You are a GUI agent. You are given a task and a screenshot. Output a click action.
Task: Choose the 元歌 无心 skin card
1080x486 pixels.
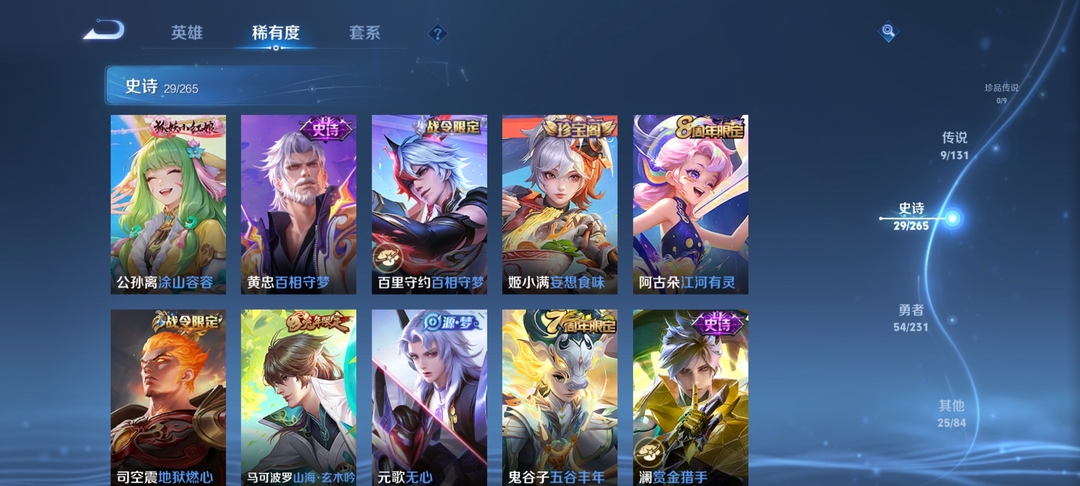[429, 398]
